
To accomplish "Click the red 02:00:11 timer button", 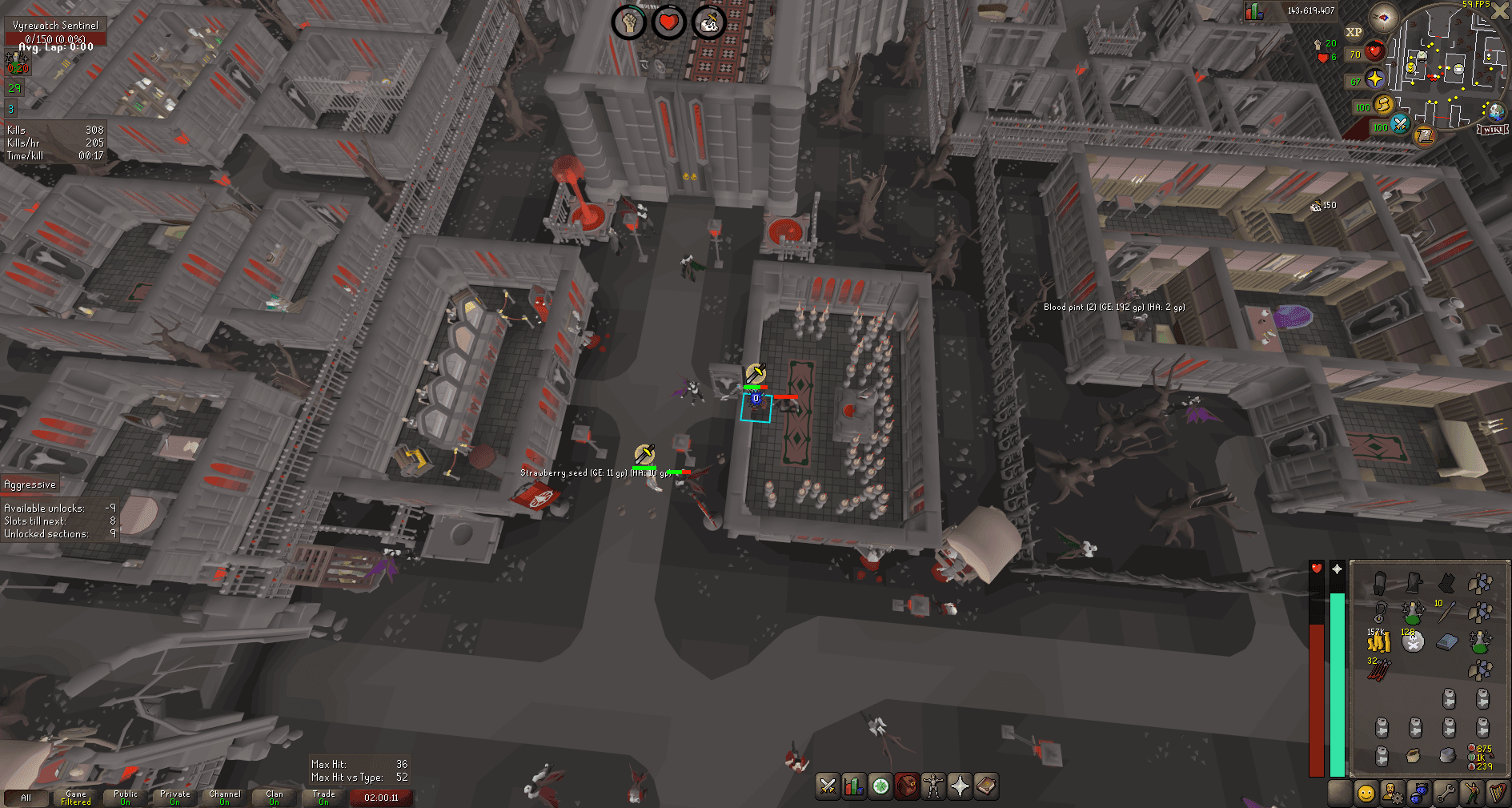I will tap(382, 798).
